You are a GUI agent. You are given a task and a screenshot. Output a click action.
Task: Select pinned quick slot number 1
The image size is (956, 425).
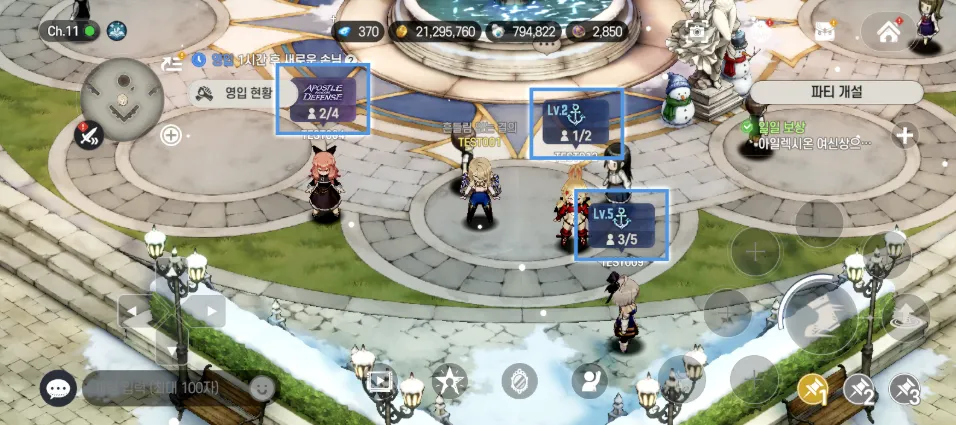(x=812, y=390)
